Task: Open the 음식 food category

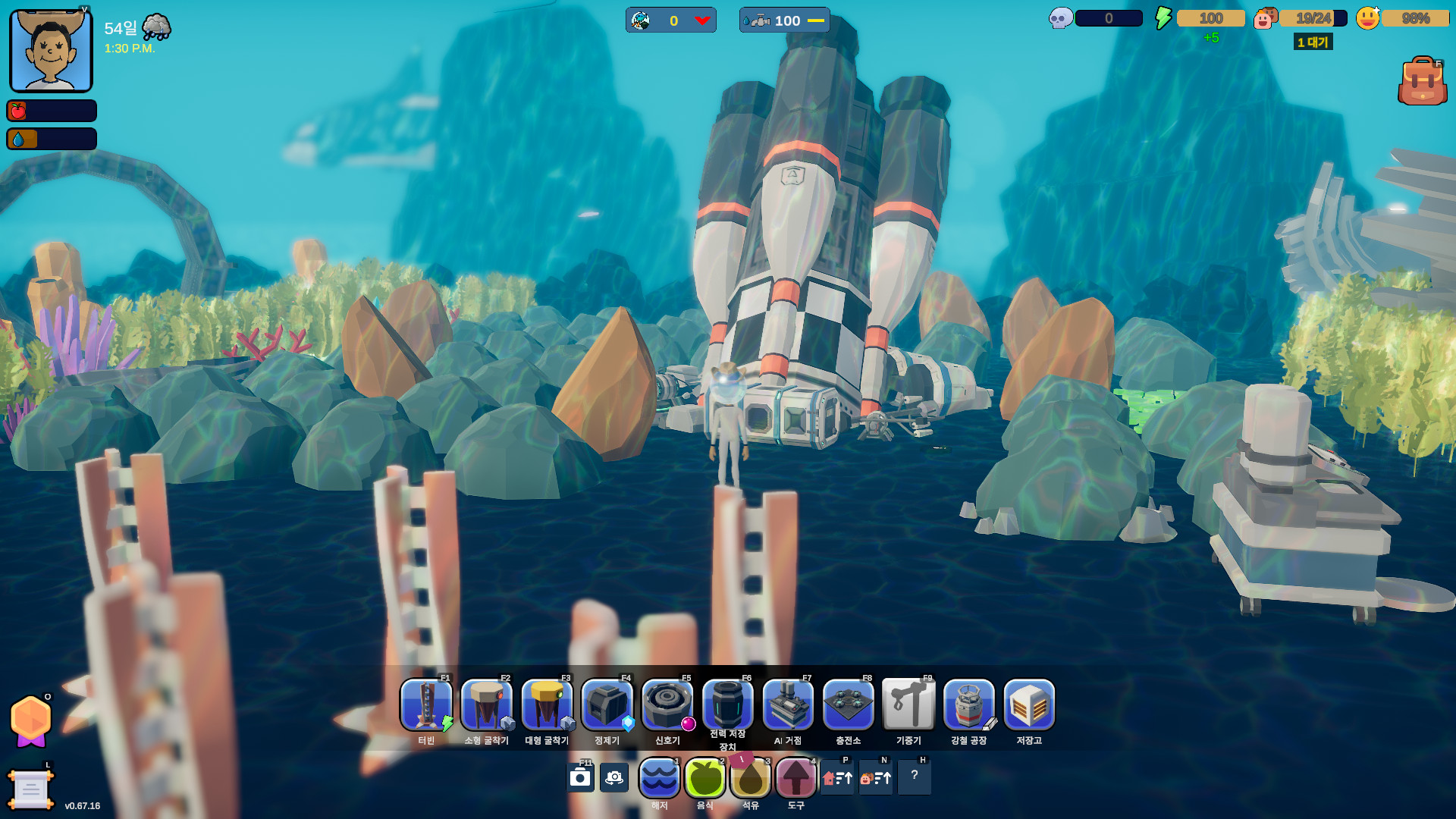Action: (x=704, y=778)
